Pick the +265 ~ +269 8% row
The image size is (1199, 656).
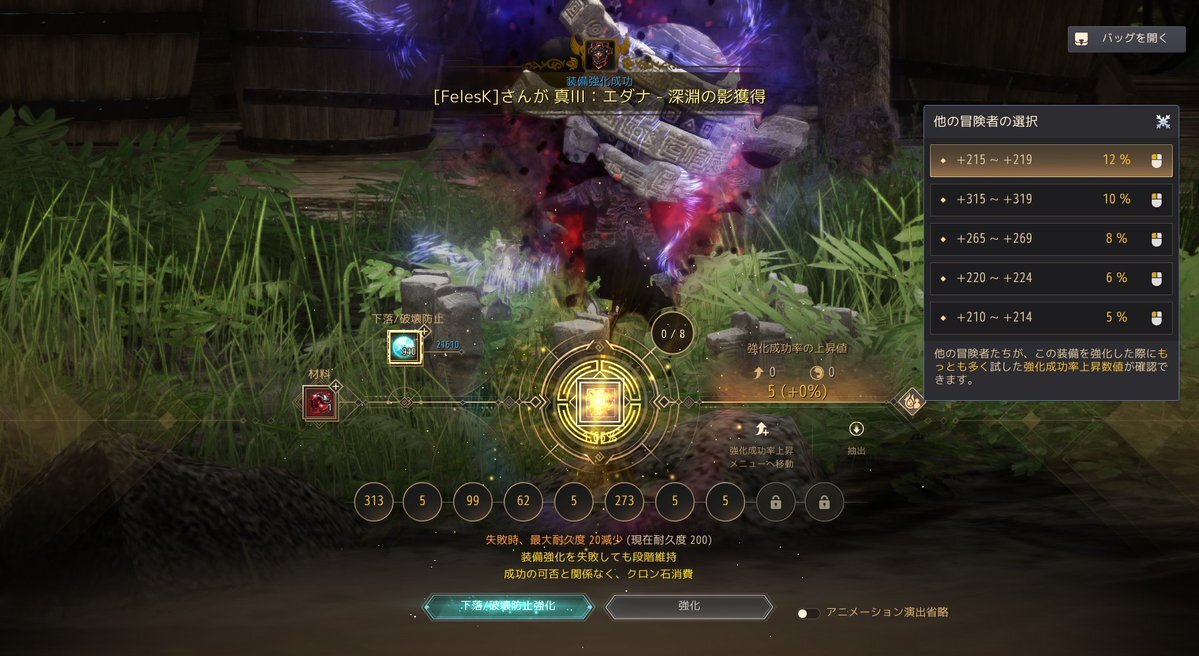tap(1051, 239)
